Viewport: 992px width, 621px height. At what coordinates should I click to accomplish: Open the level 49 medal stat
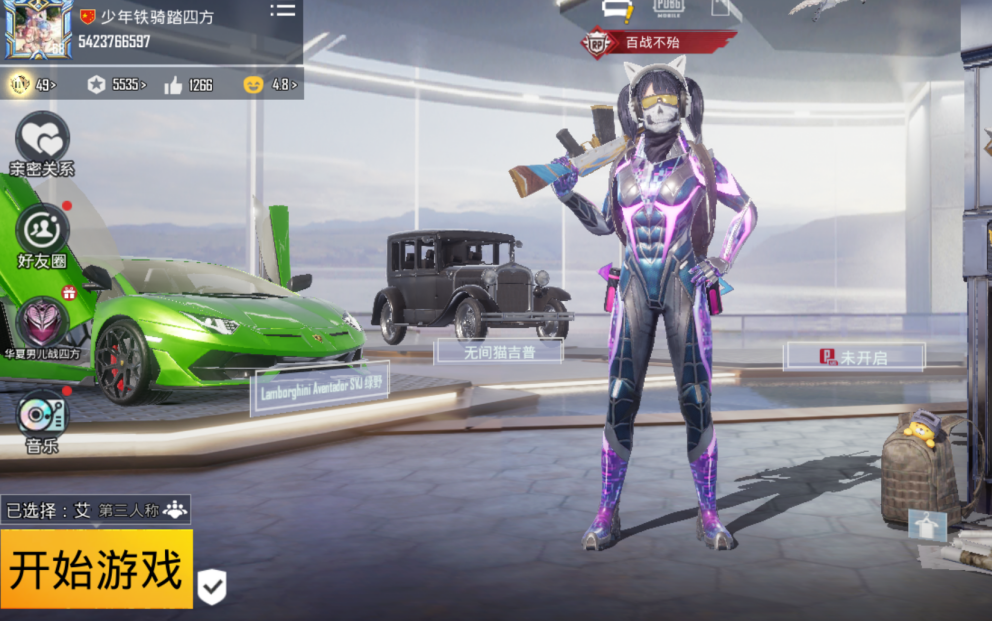[x=33, y=85]
